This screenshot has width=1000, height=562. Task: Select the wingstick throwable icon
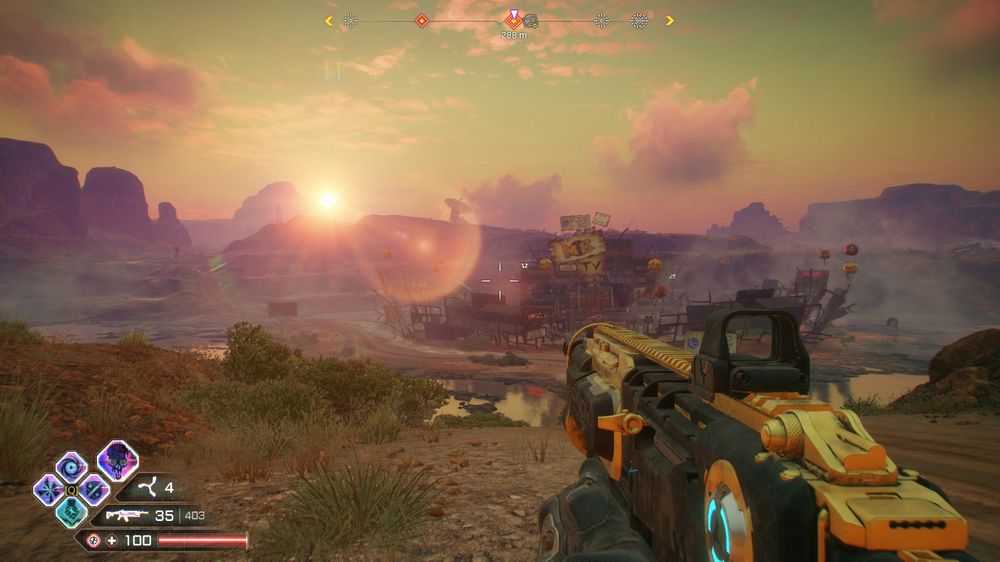pos(144,489)
